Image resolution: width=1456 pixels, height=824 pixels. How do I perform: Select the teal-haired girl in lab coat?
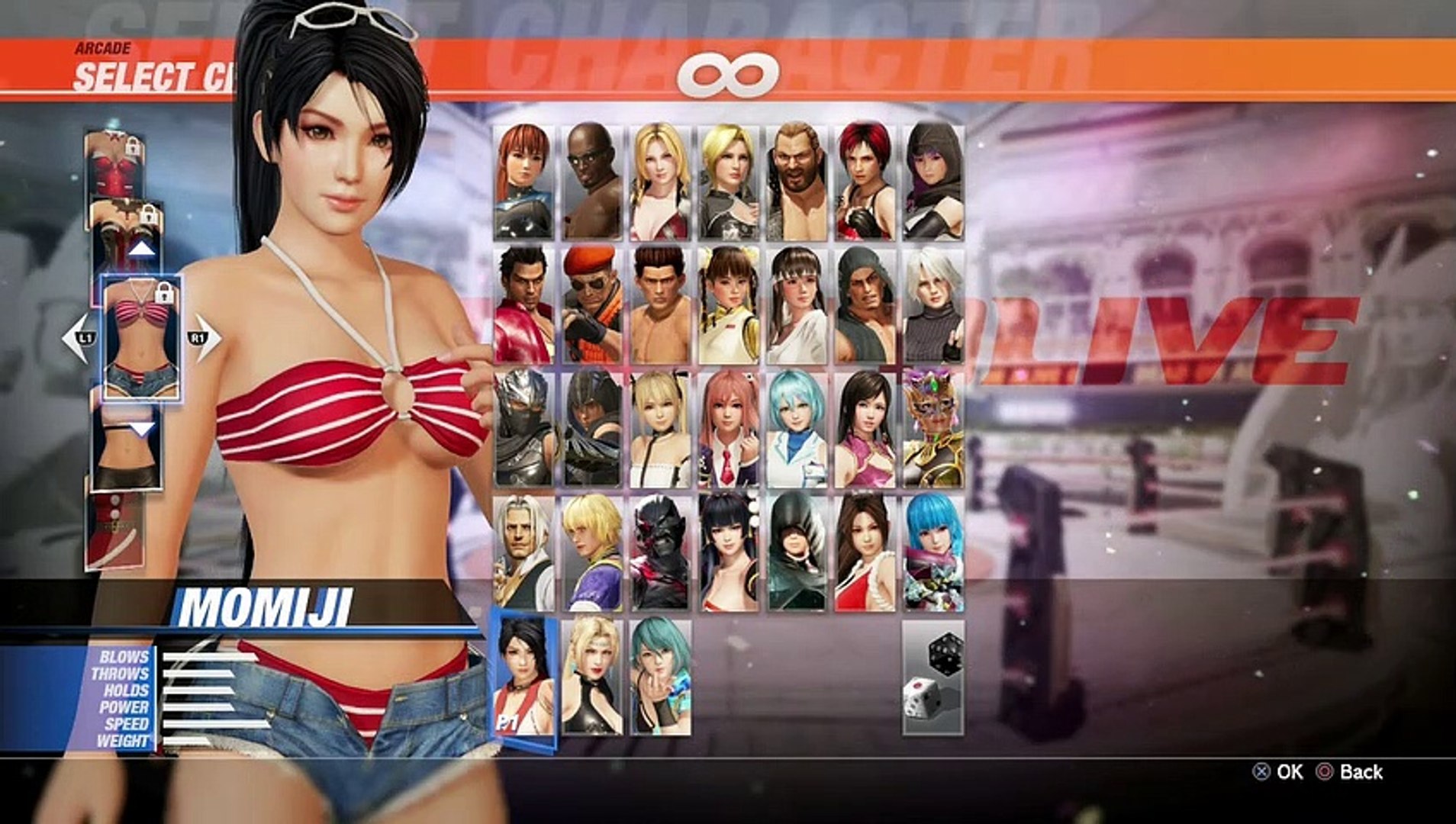click(x=797, y=429)
